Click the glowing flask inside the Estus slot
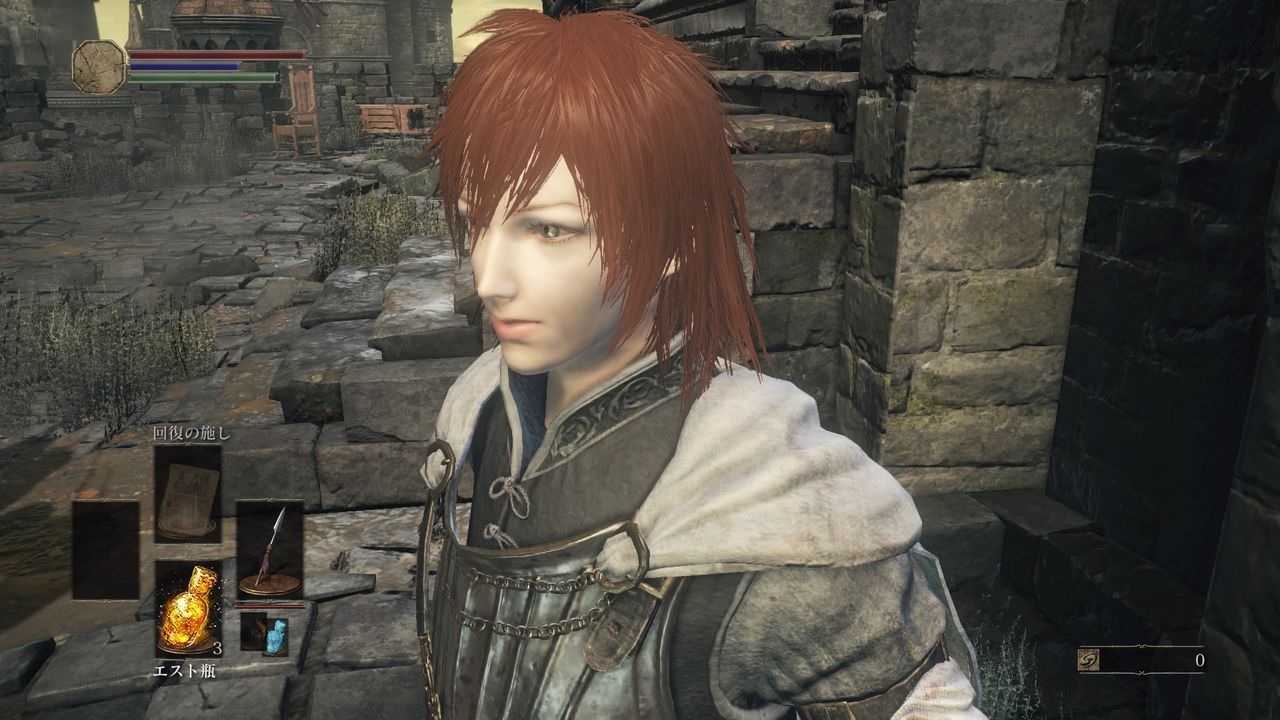 pos(187,606)
